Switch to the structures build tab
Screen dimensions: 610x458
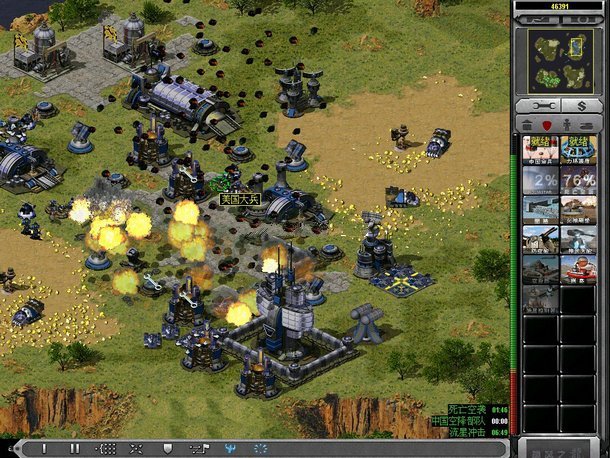click(527, 124)
